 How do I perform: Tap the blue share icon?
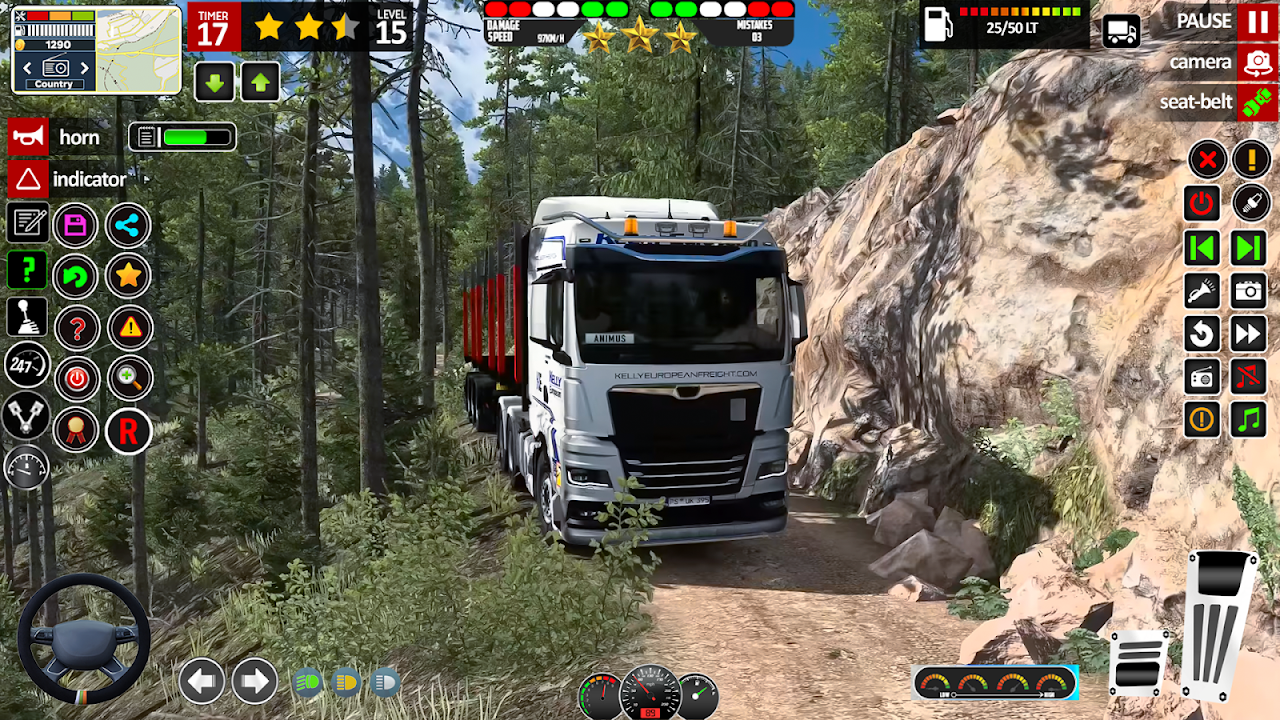(x=128, y=226)
